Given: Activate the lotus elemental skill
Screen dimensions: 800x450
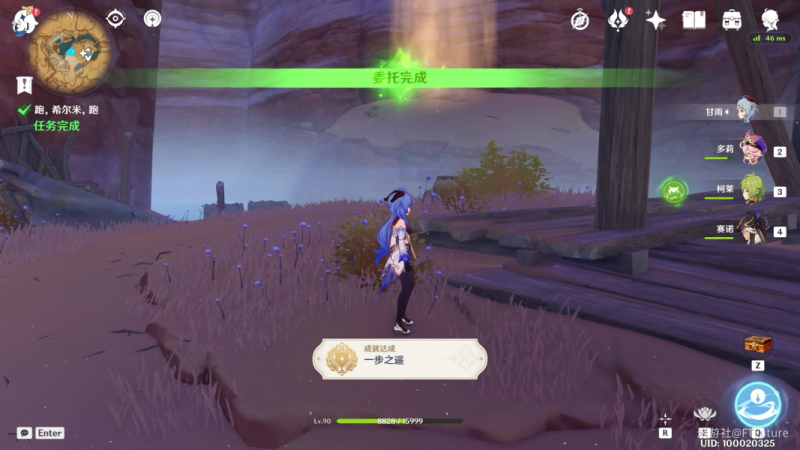Looking at the screenshot, I should click(706, 412).
